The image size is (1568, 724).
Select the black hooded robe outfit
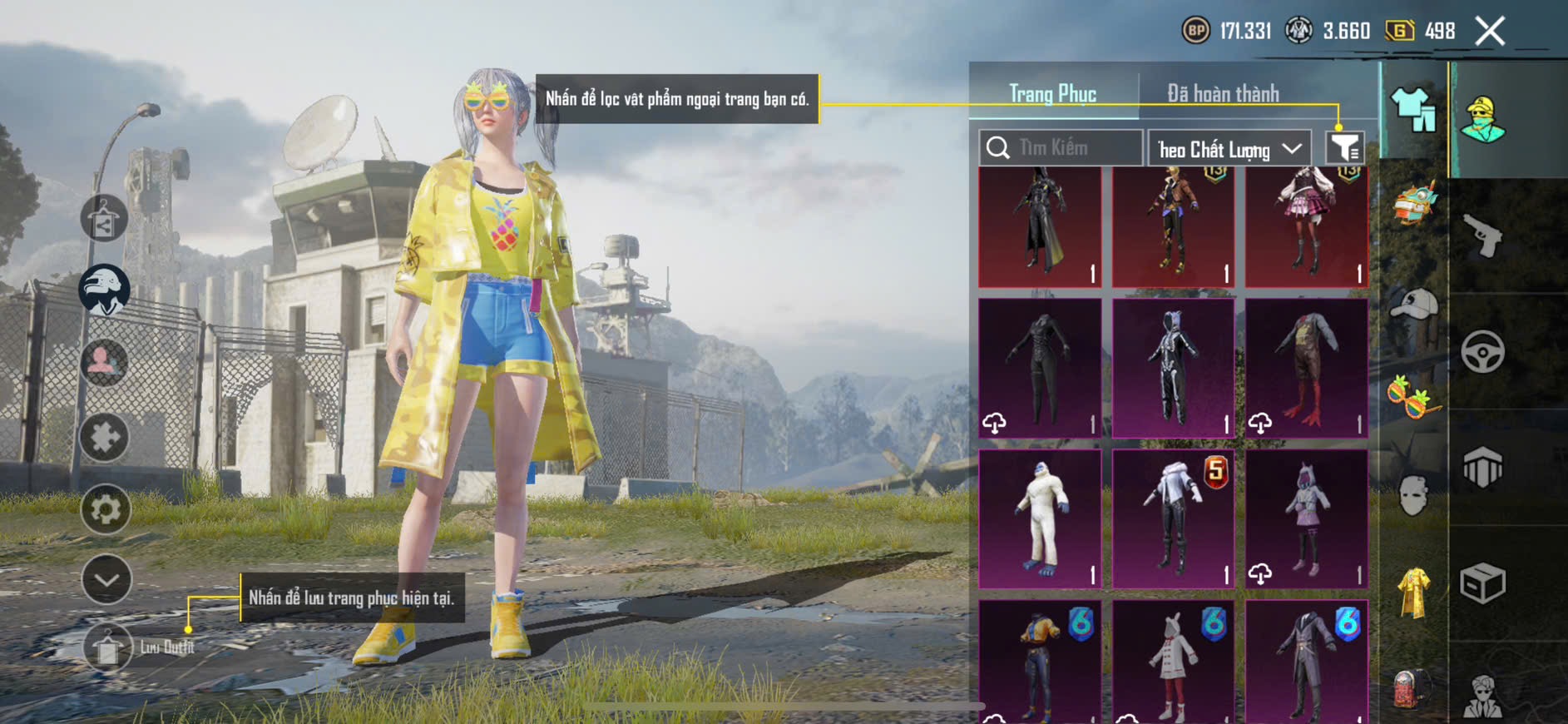[x=1040, y=226]
